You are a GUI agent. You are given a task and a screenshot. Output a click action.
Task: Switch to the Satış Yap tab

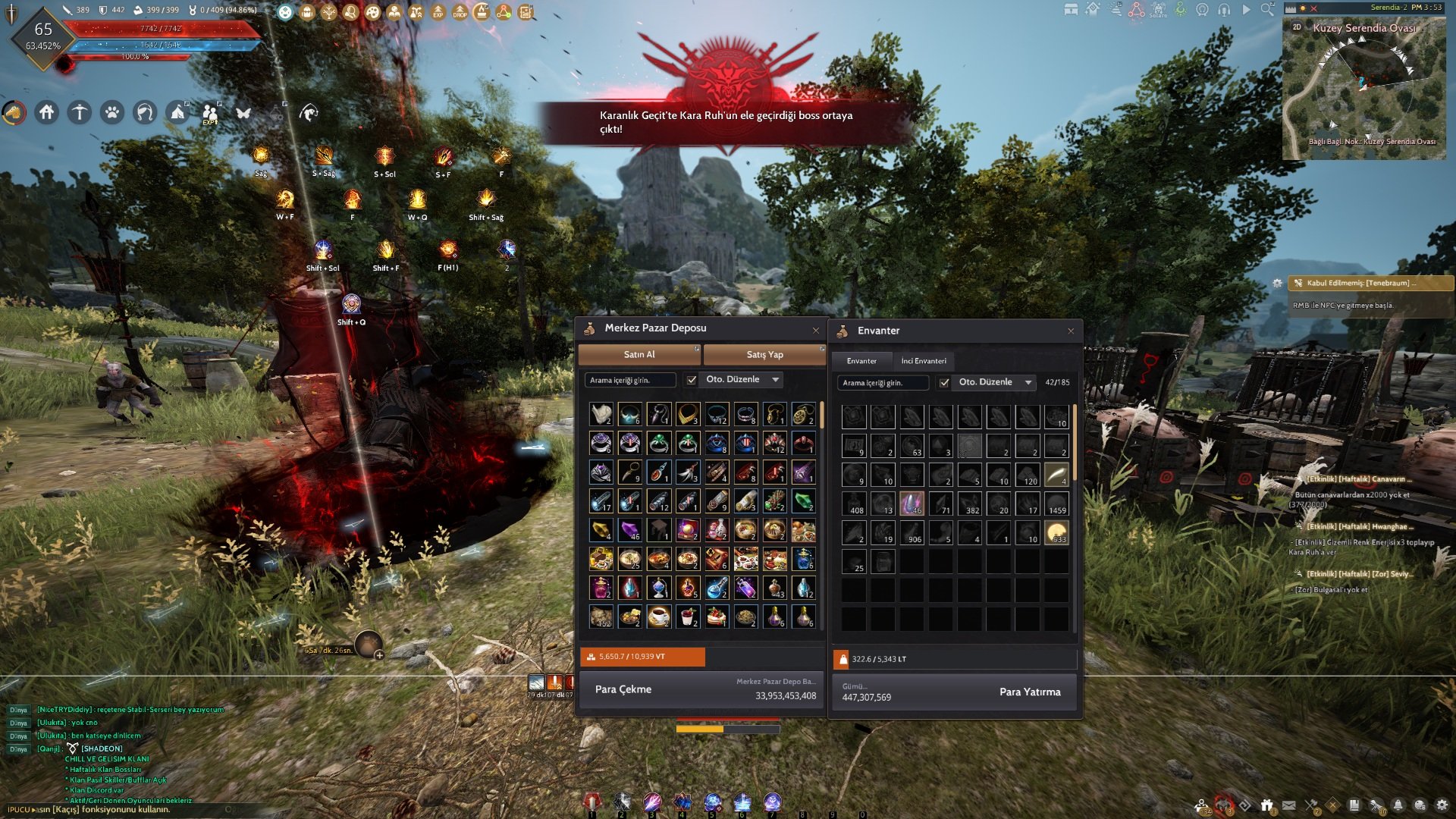[x=764, y=355]
